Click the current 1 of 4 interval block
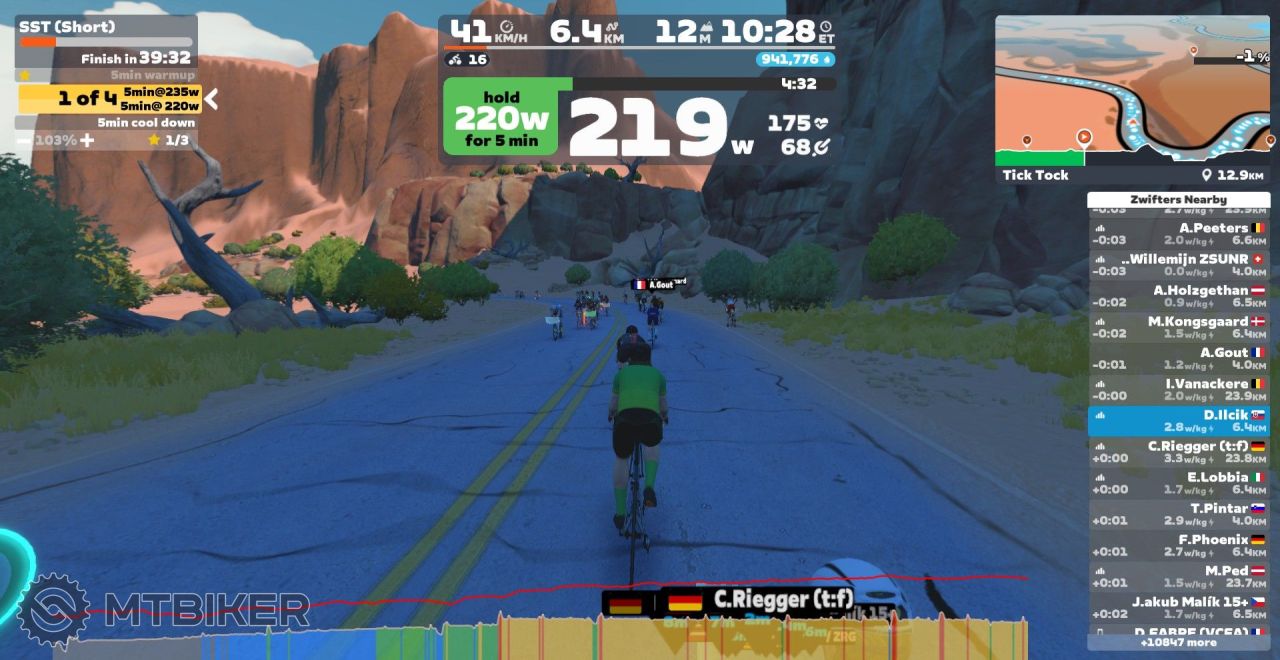Image resolution: width=1280 pixels, height=660 pixels. point(110,98)
